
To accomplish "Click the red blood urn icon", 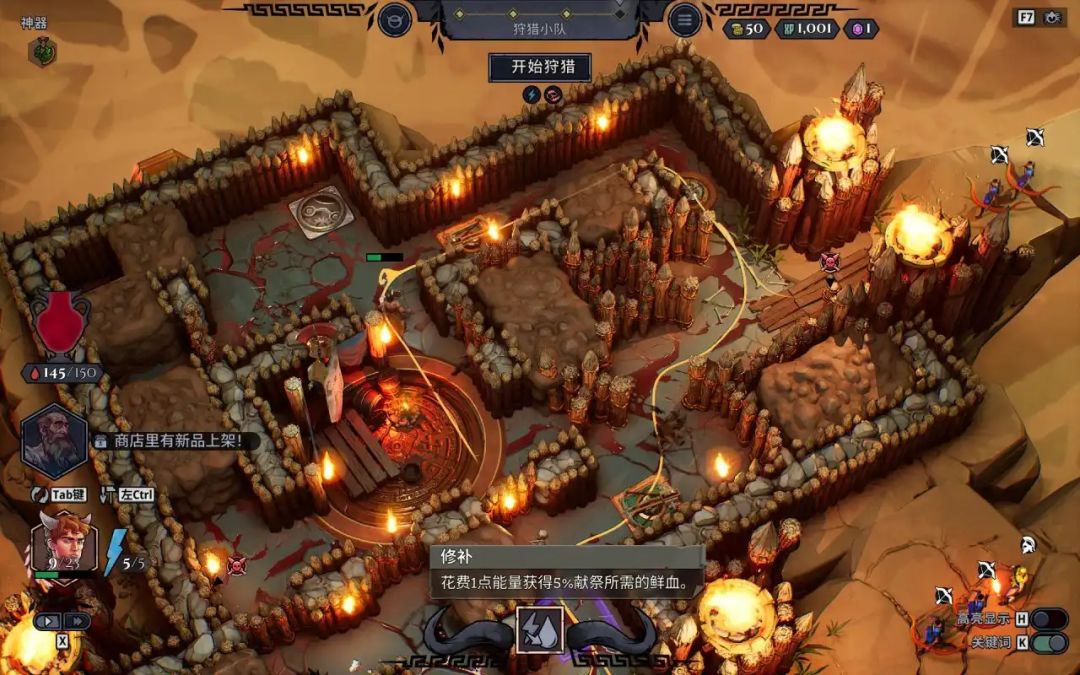I will click(61, 323).
